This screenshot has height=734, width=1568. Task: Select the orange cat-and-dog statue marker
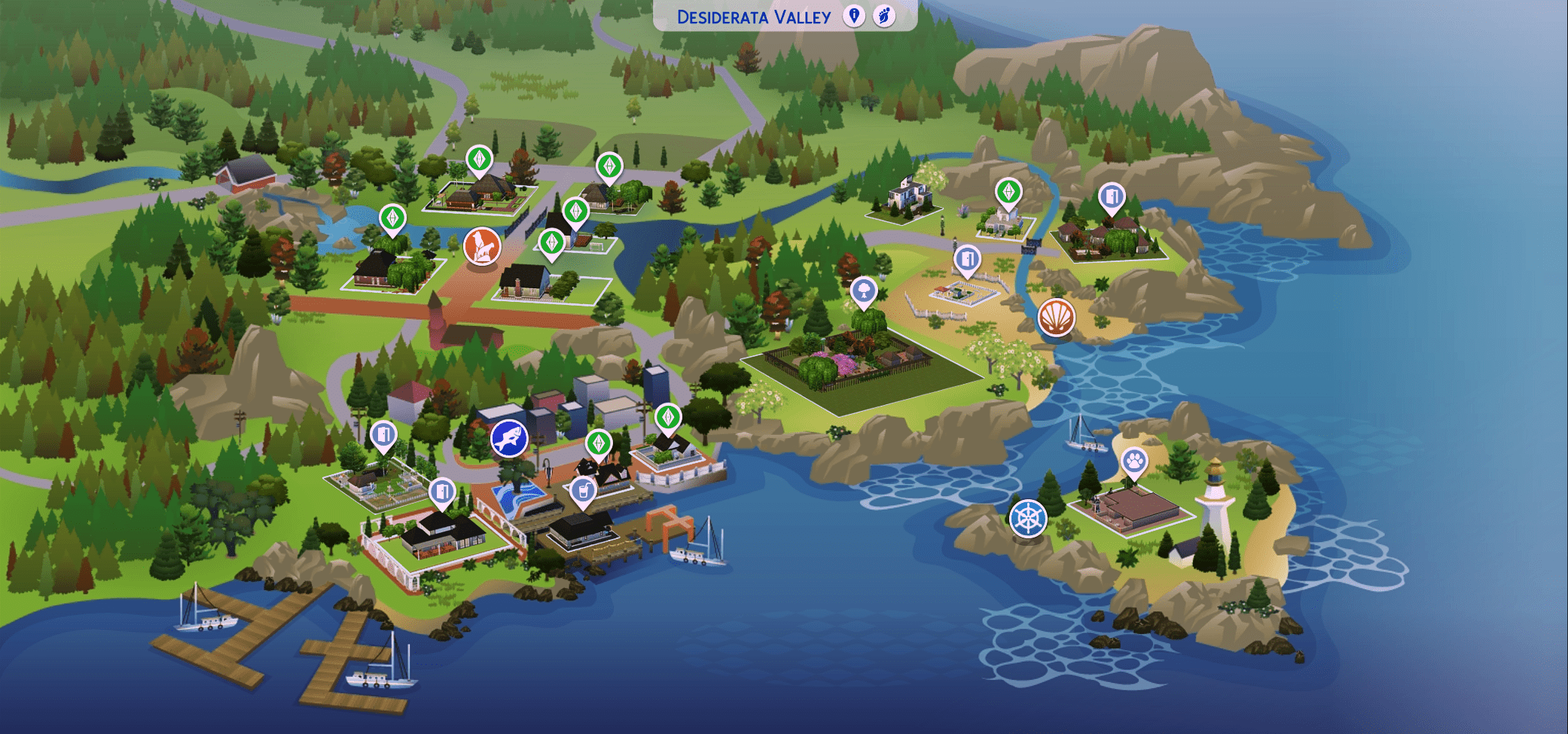pyautogui.click(x=482, y=246)
